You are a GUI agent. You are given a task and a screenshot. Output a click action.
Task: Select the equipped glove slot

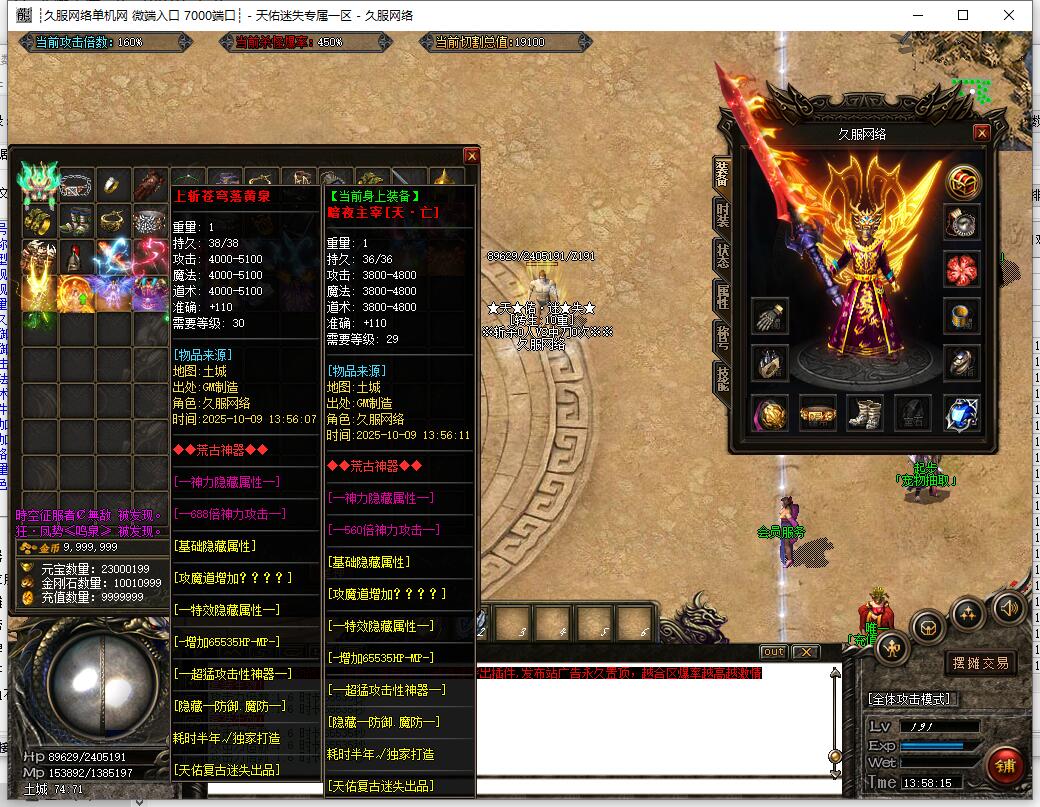(x=769, y=316)
